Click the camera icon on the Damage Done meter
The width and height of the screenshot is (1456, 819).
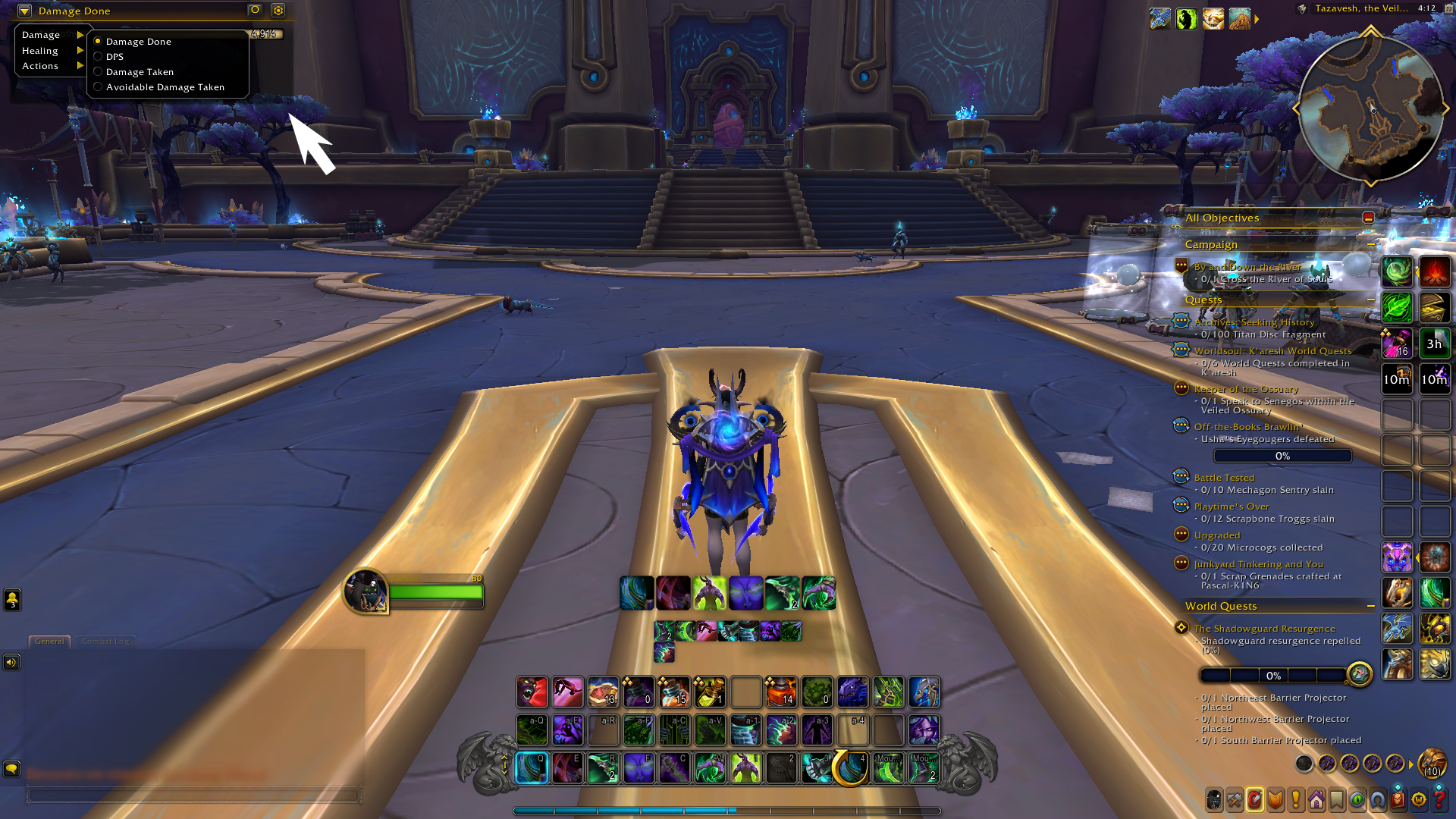coord(253,10)
